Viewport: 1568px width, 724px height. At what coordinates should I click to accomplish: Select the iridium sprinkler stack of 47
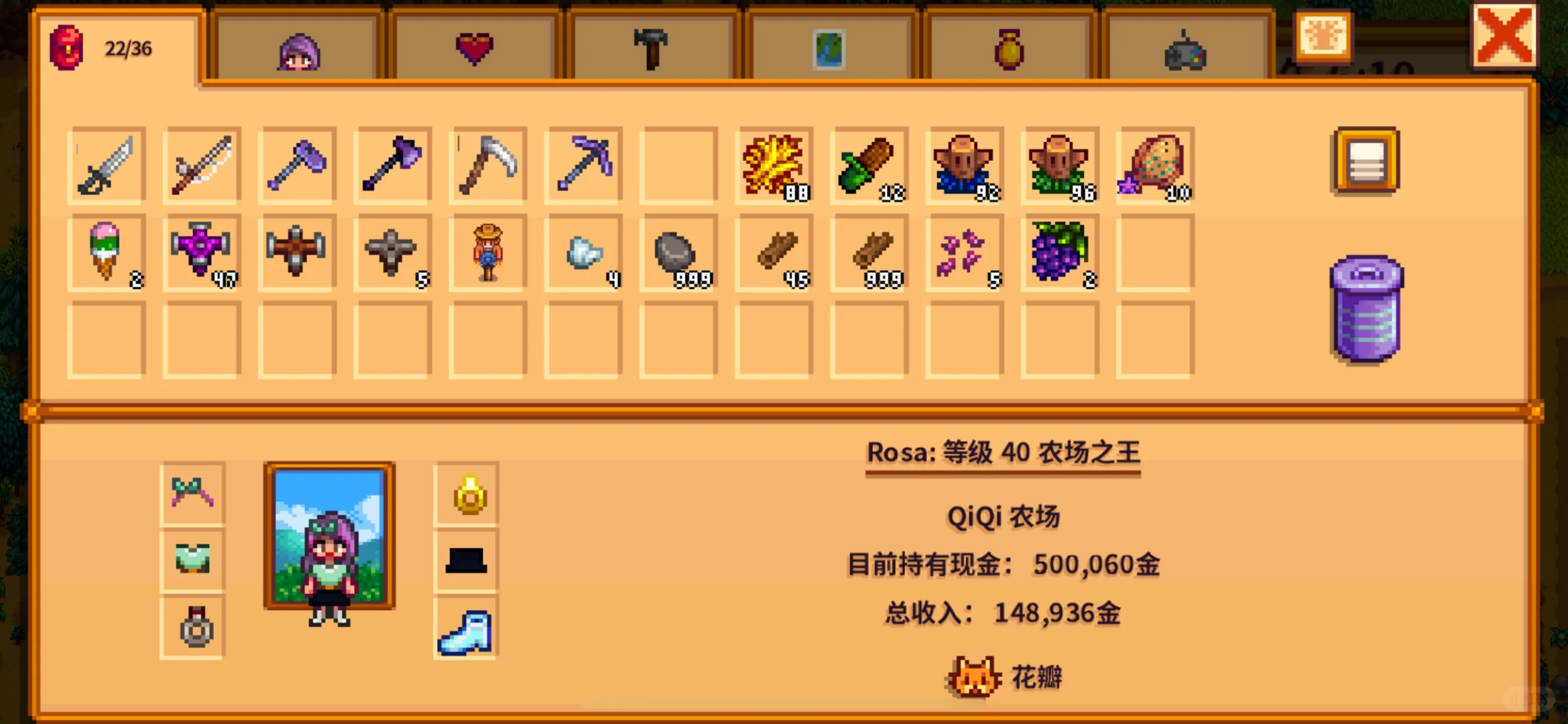[x=201, y=255]
